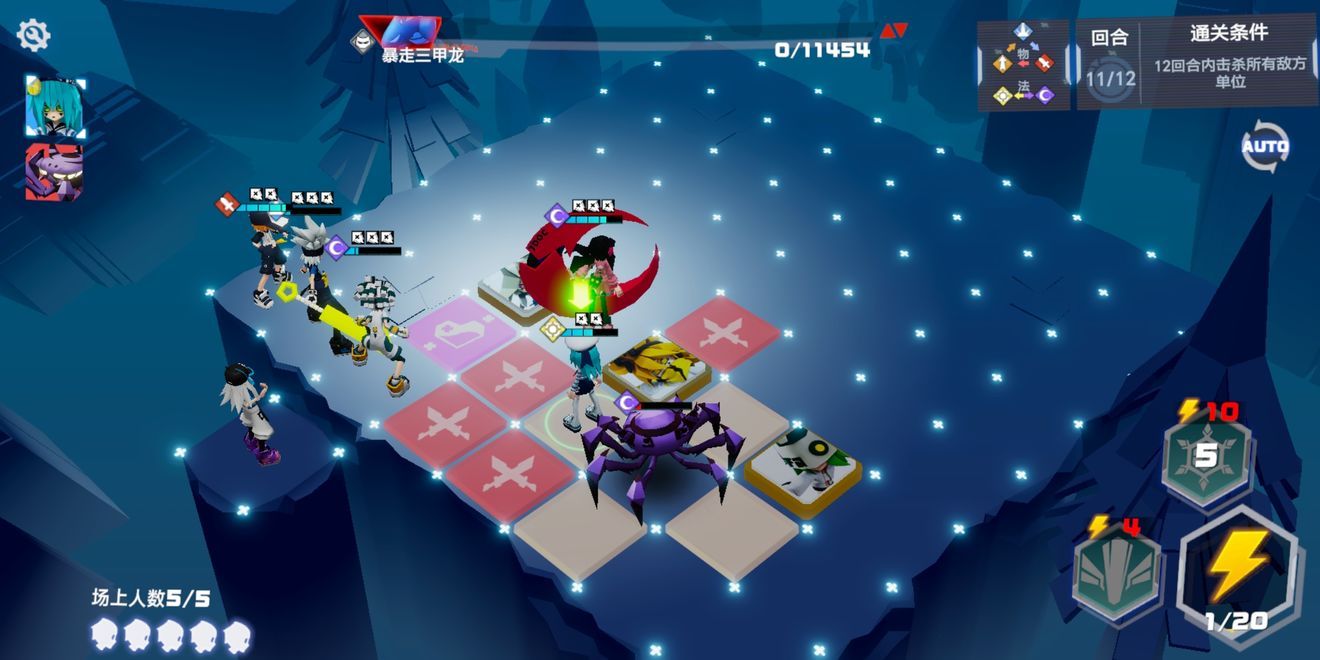Activate the skill costing 10 energy
The image size is (1320, 660).
pyautogui.click(x=1206, y=456)
